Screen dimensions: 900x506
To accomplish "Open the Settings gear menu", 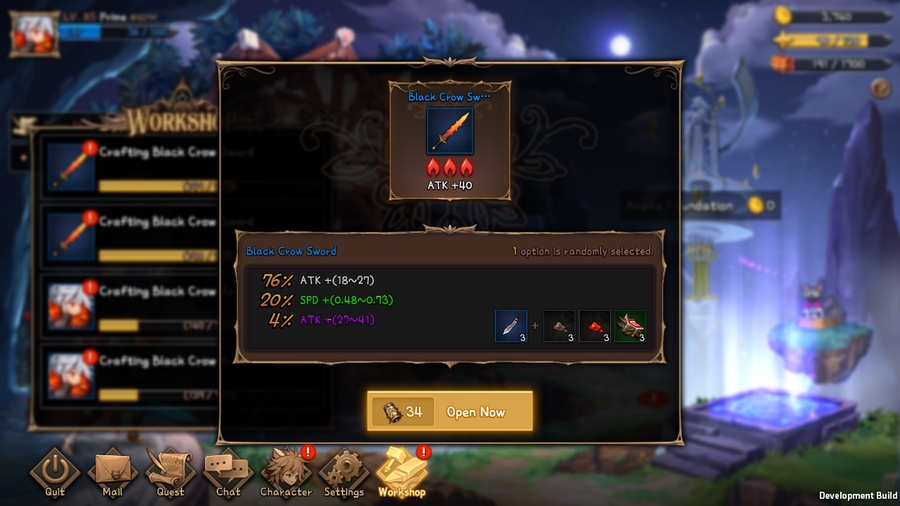I will [344, 472].
